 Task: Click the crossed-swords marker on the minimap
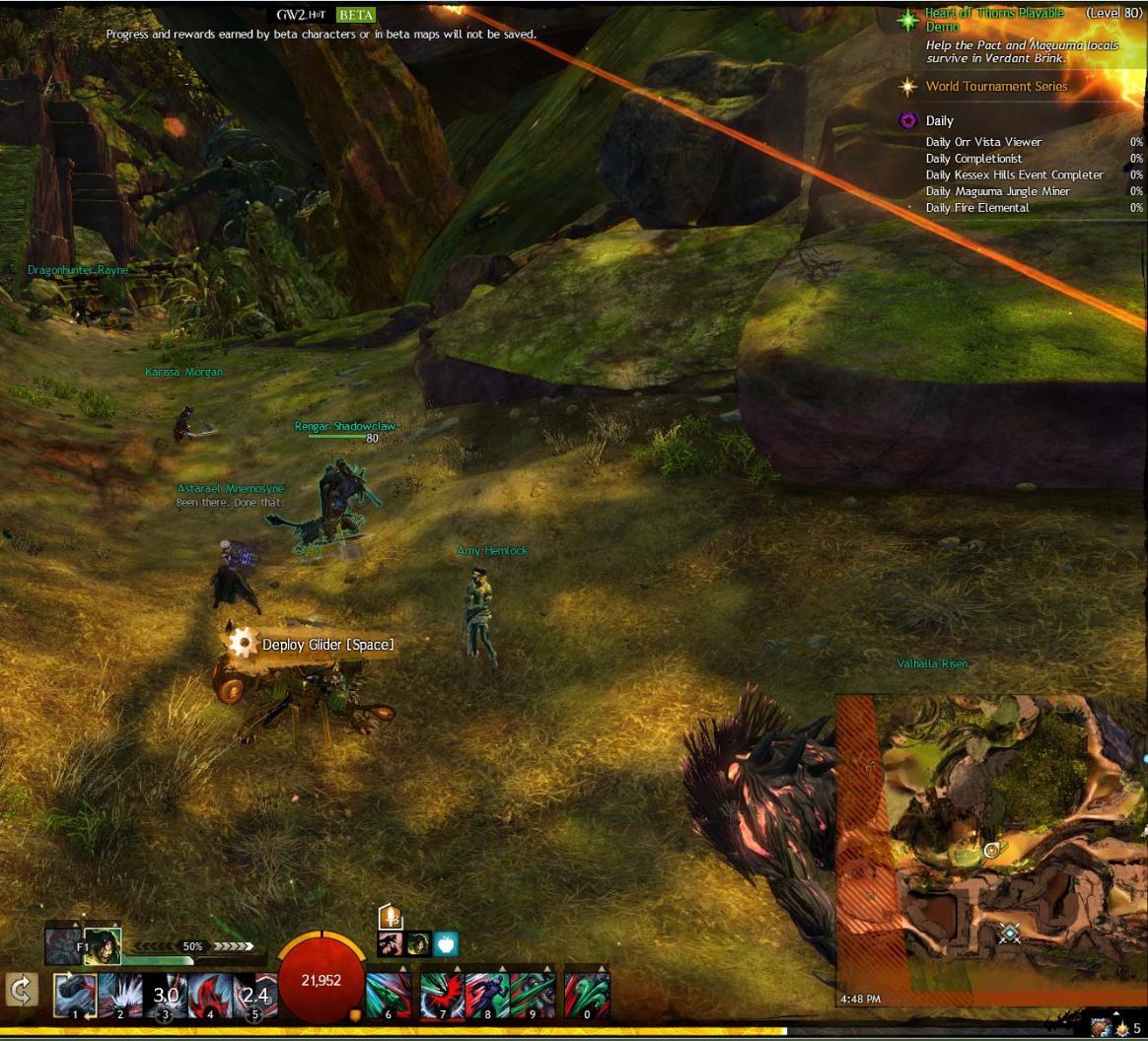pyautogui.click(x=1010, y=933)
